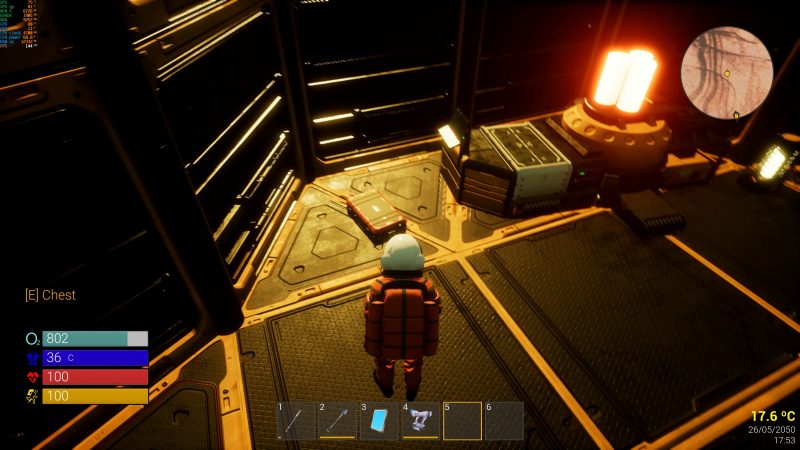Select empty hotbar slot 6
Viewport: 800px width, 450px height.
[x=504, y=421]
